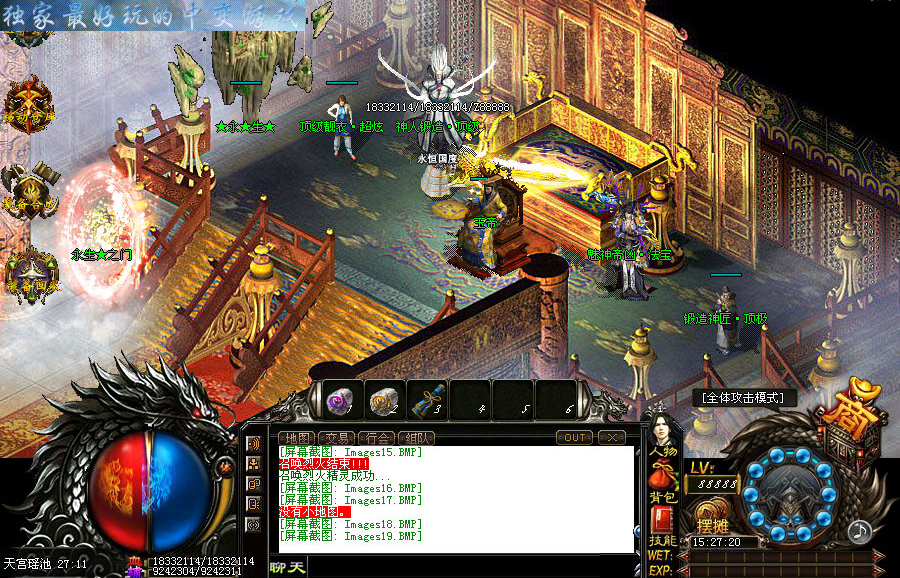
Task: Use the purple swirl stone in slot 1
Action: coord(340,401)
